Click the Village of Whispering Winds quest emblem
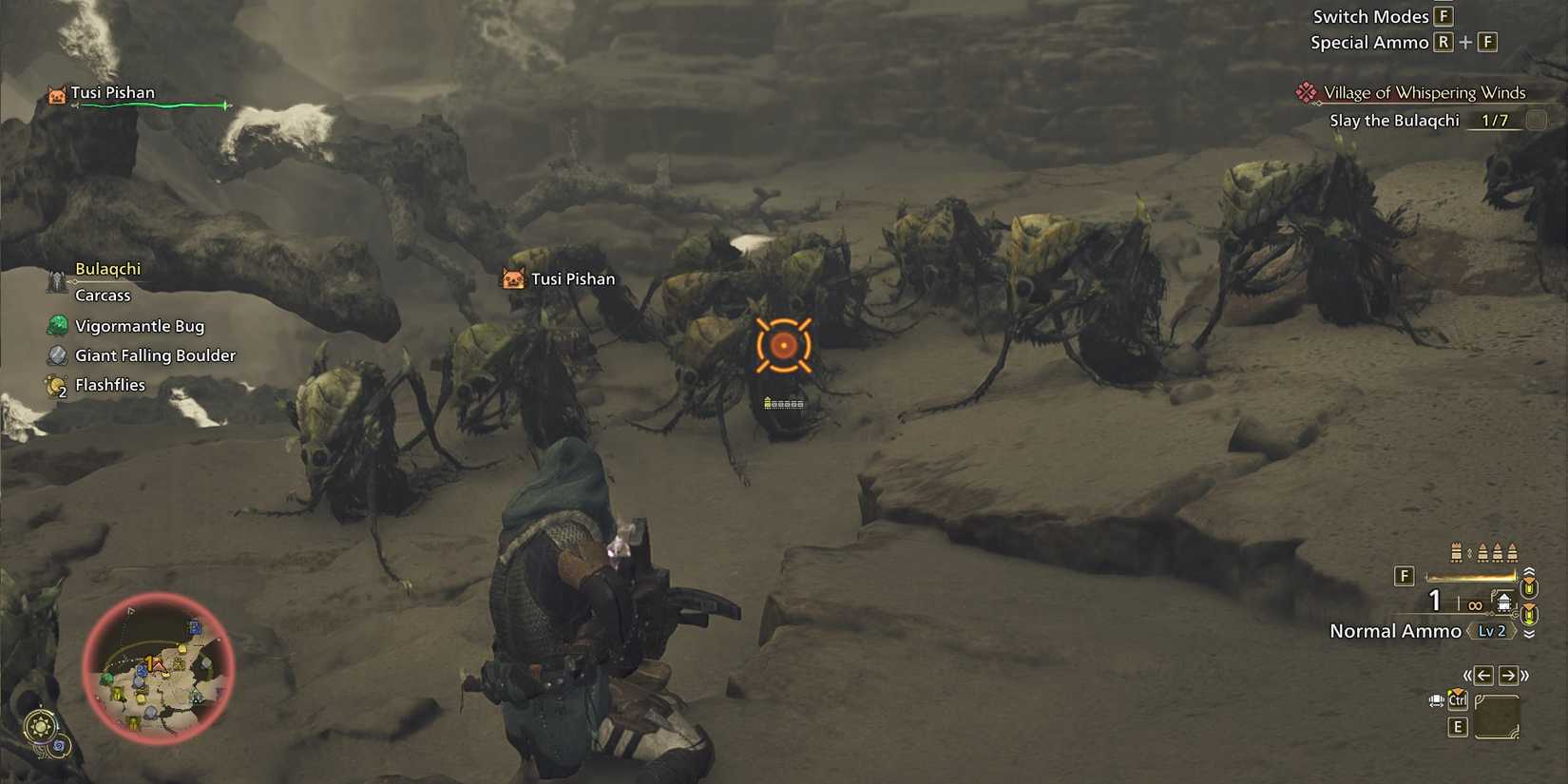This screenshot has width=1568, height=784. point(1306,92)
